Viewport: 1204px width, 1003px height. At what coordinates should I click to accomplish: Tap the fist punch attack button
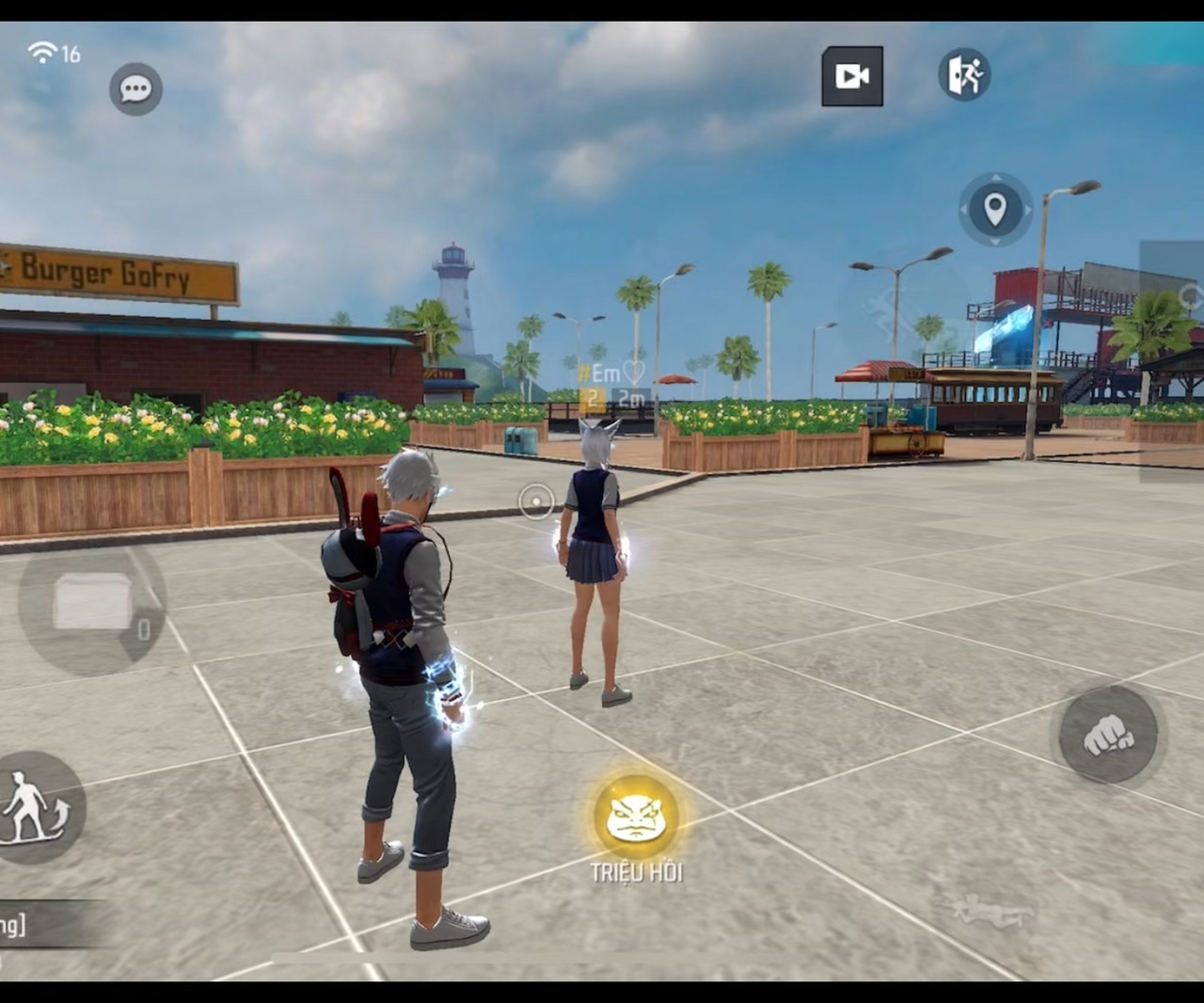[1108, 735]
